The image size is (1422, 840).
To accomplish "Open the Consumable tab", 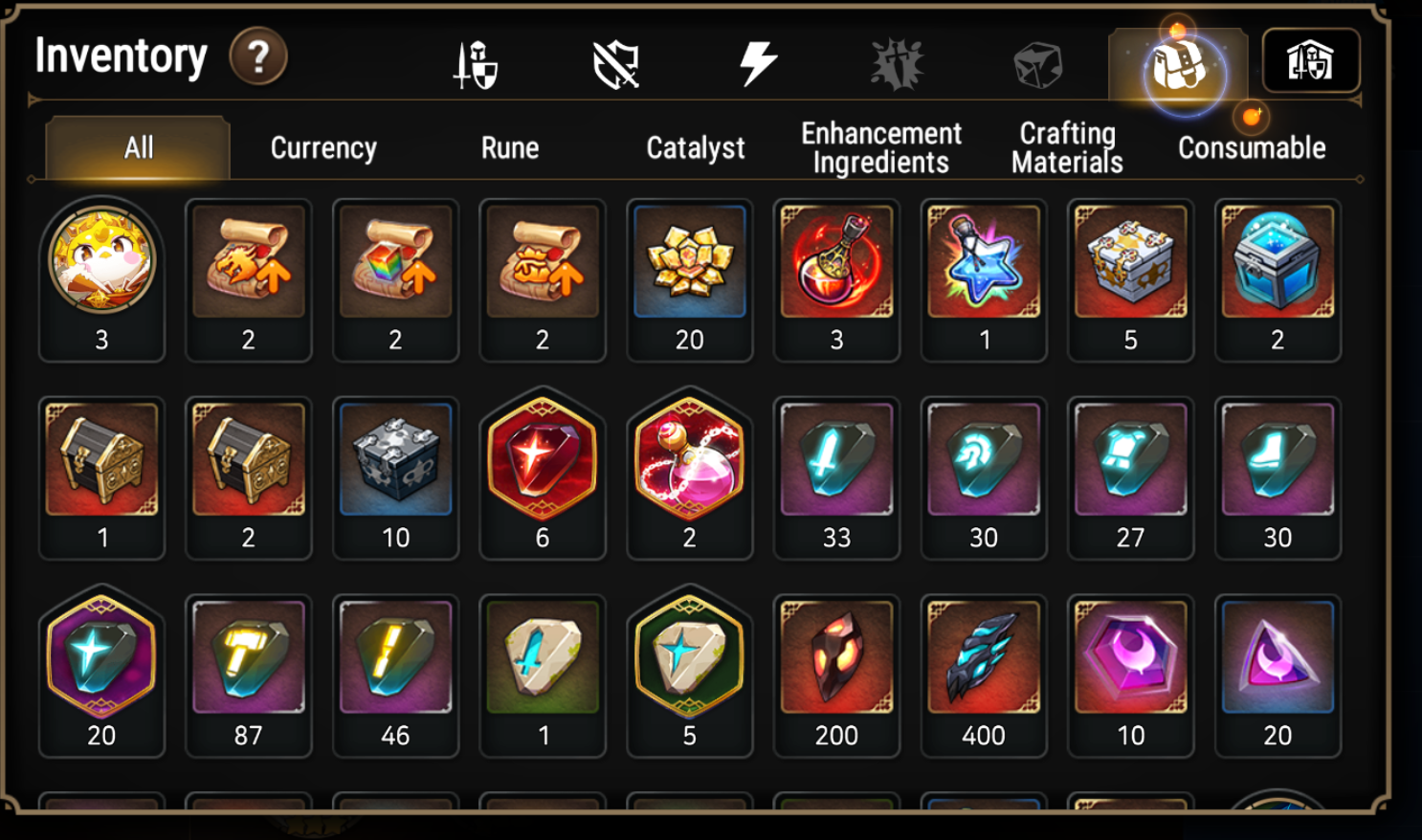I will [x=1250, y=147].
